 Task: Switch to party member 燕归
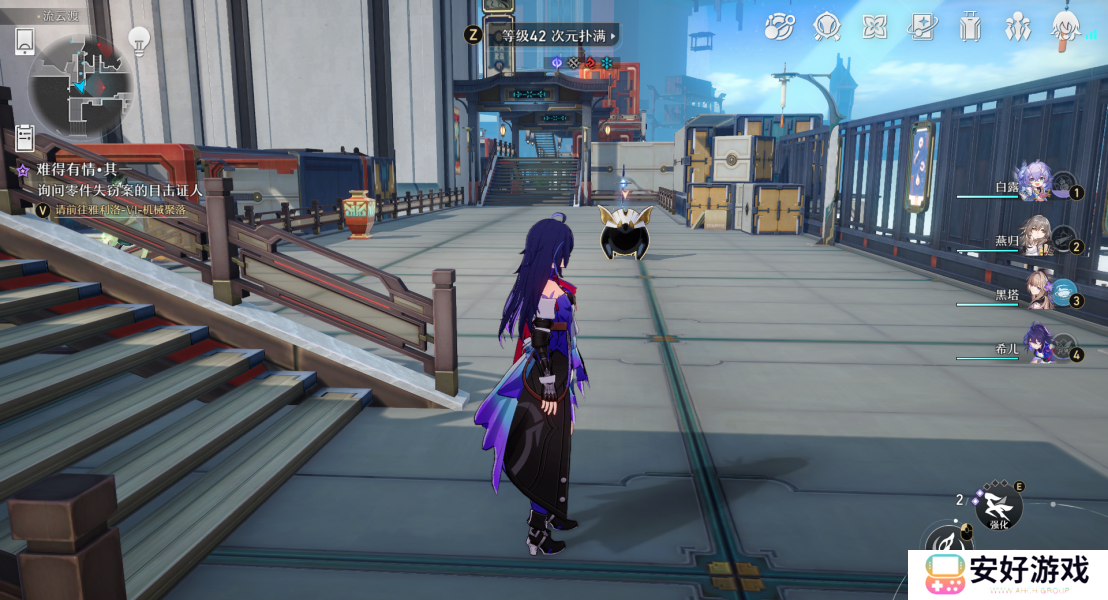pos(1033,238)
